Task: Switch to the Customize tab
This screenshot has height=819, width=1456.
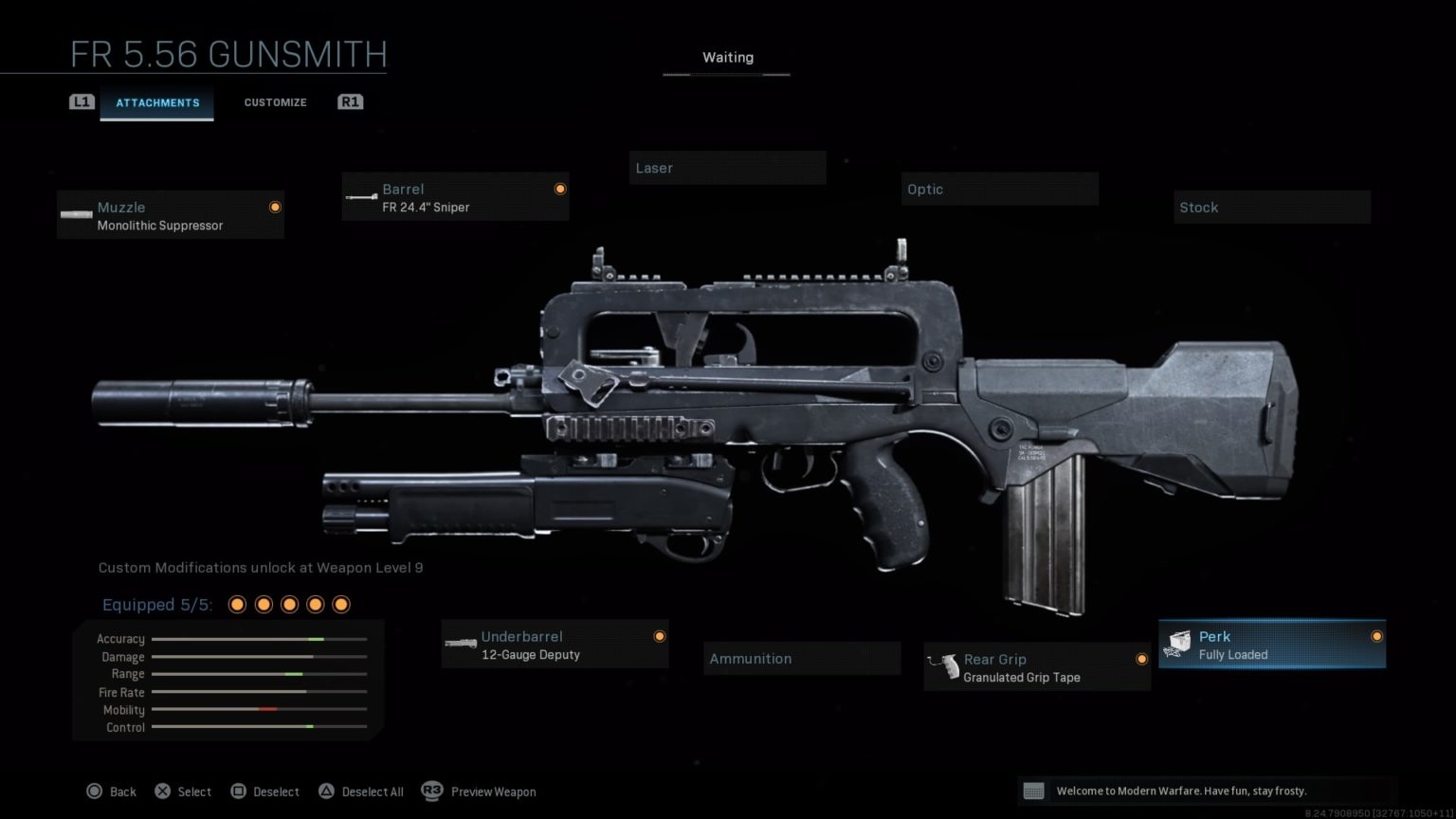Action: 275,101
